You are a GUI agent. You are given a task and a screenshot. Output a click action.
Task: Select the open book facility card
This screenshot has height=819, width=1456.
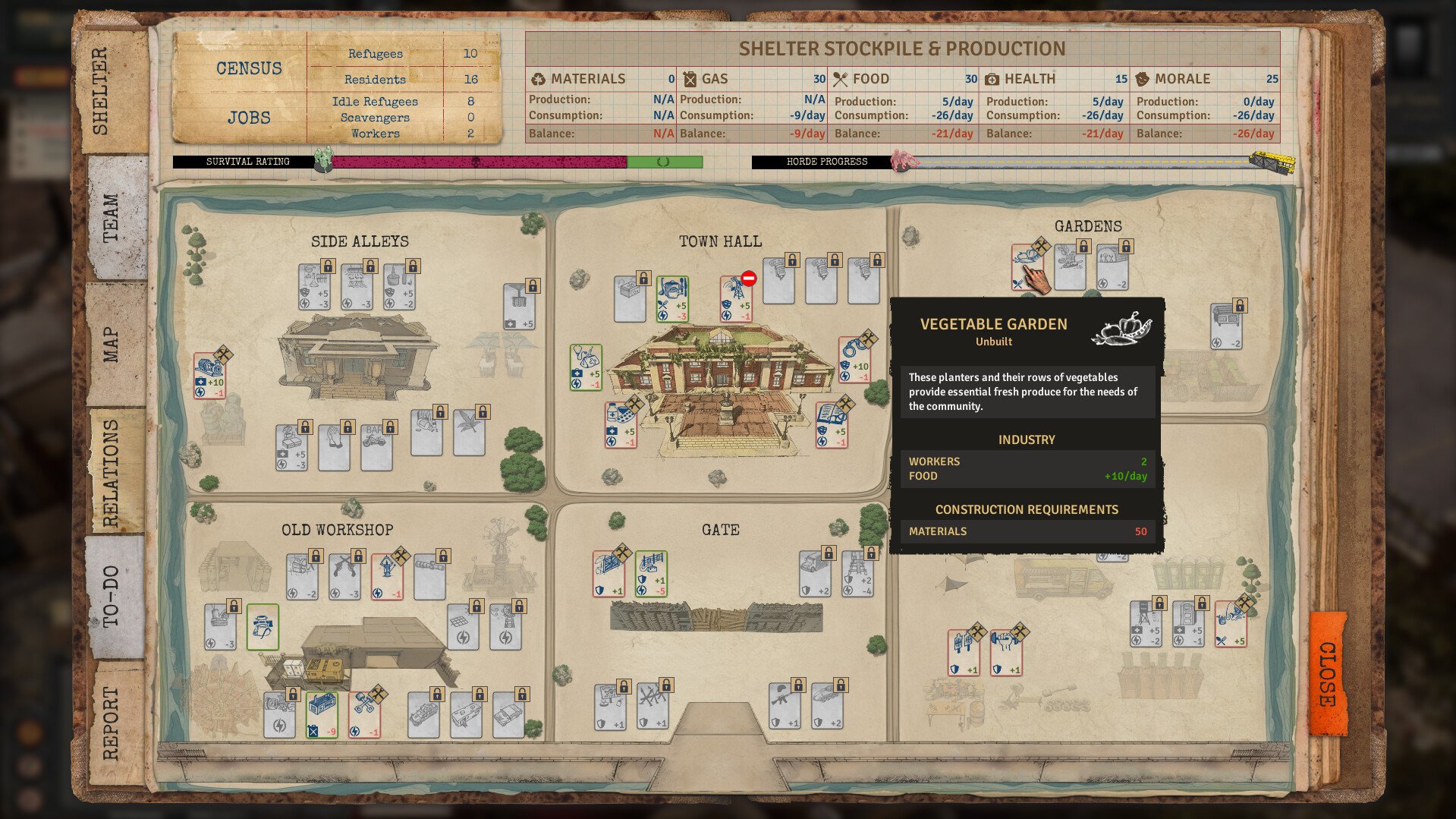pos(832,424)
